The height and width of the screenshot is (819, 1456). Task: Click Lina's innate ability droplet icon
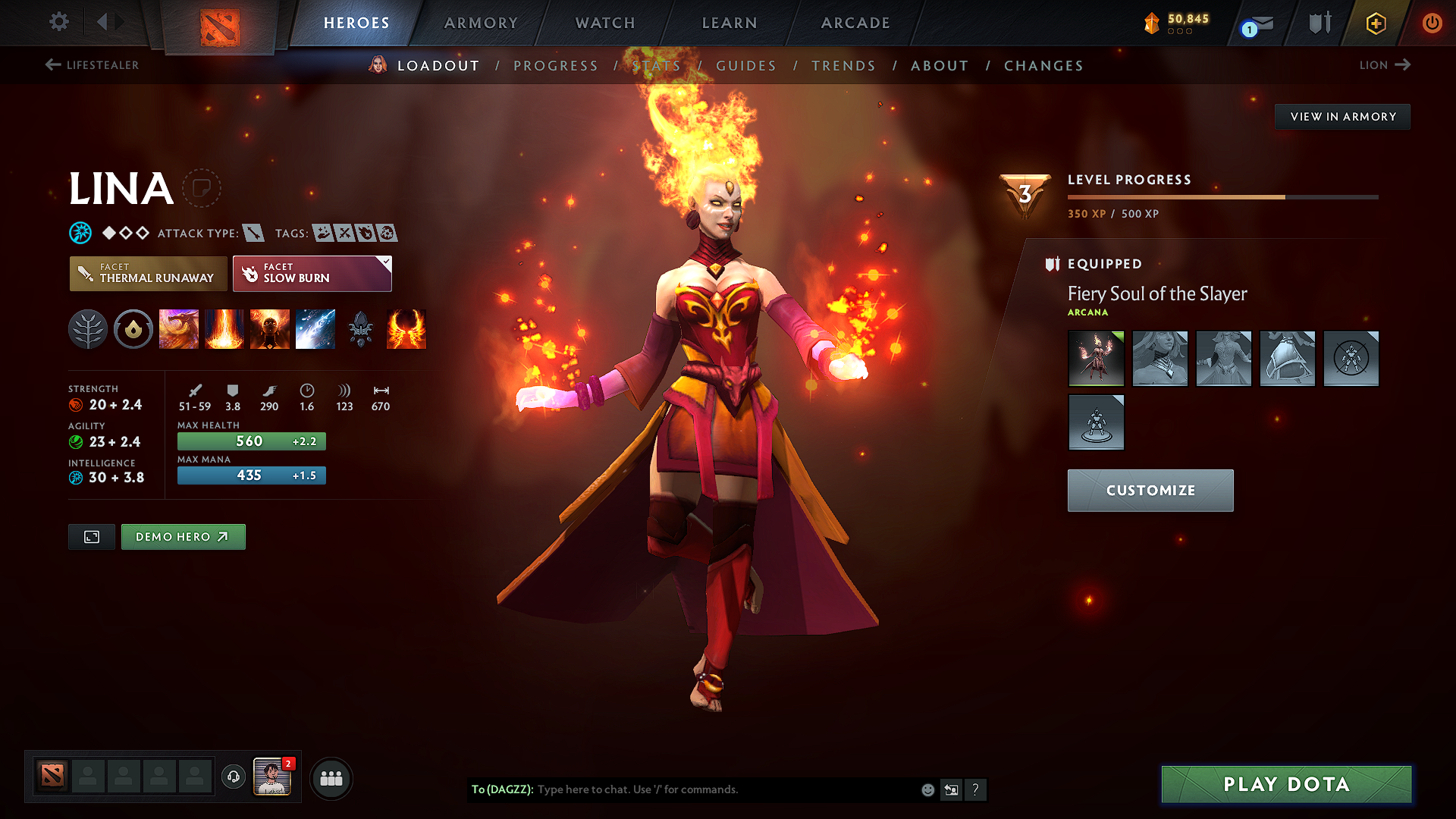tap(133, 328)
